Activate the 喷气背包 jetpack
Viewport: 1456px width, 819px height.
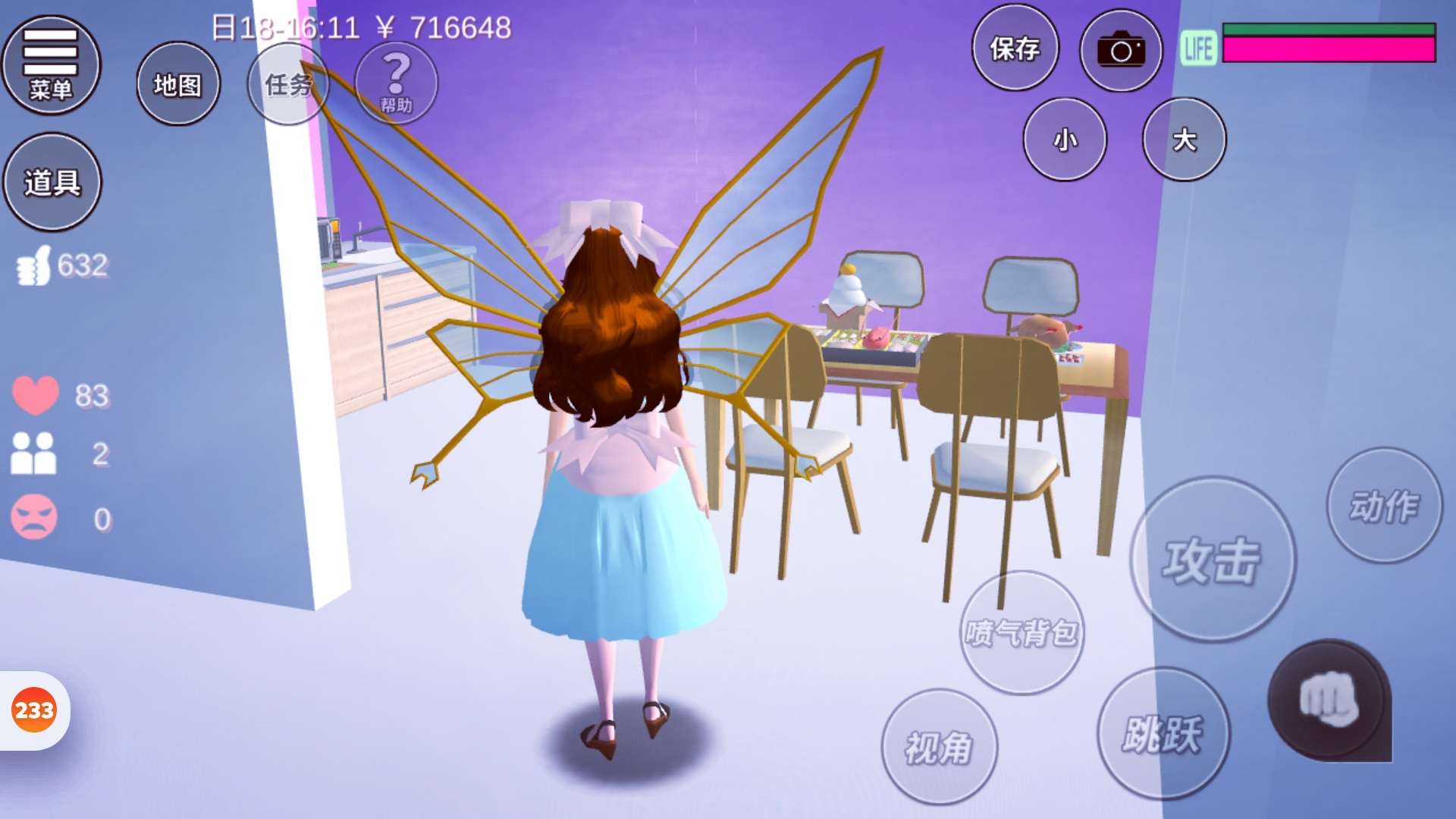[1021, 632]
